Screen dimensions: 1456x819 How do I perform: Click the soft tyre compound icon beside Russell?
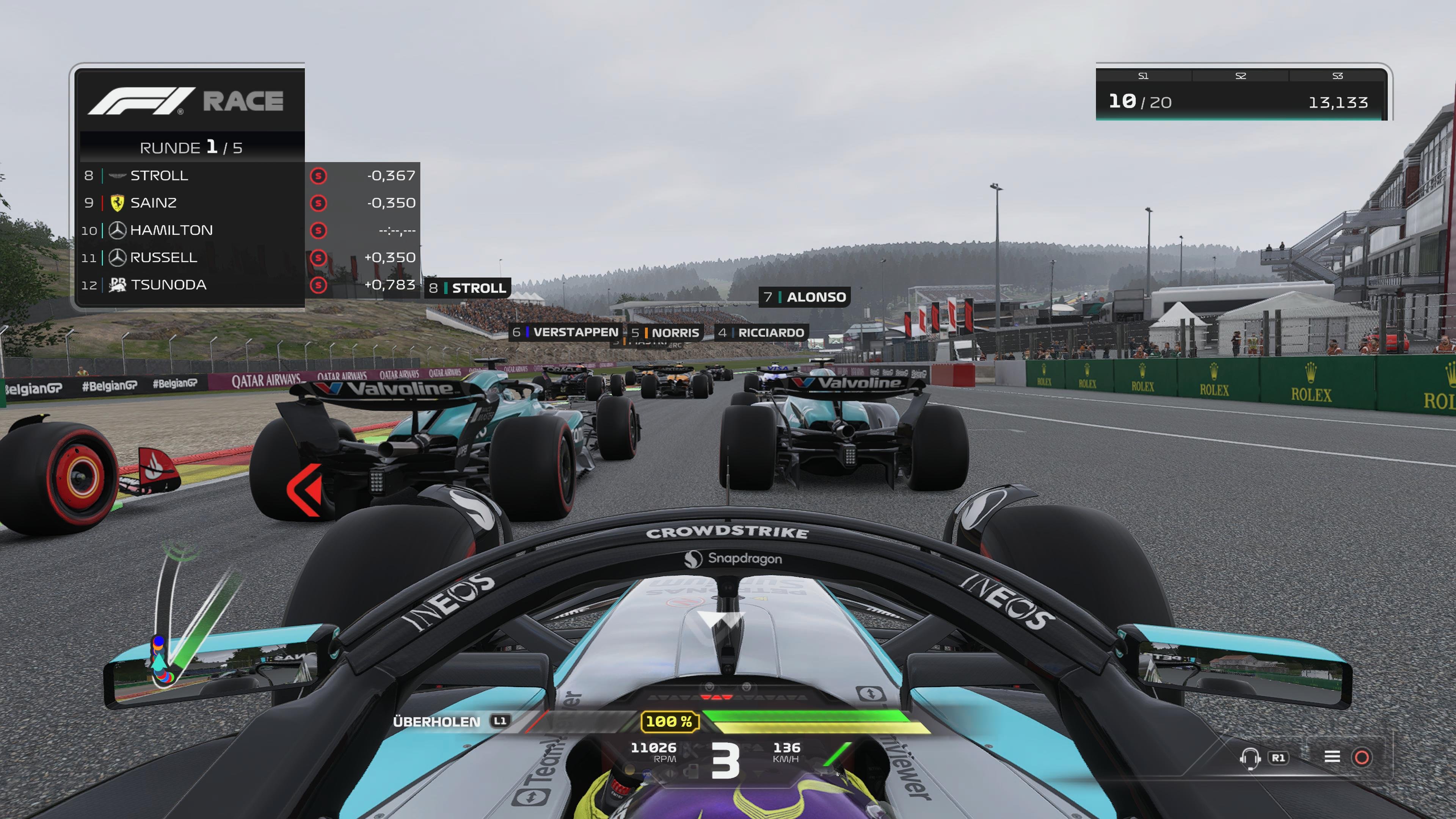click(x=319, y=258)
